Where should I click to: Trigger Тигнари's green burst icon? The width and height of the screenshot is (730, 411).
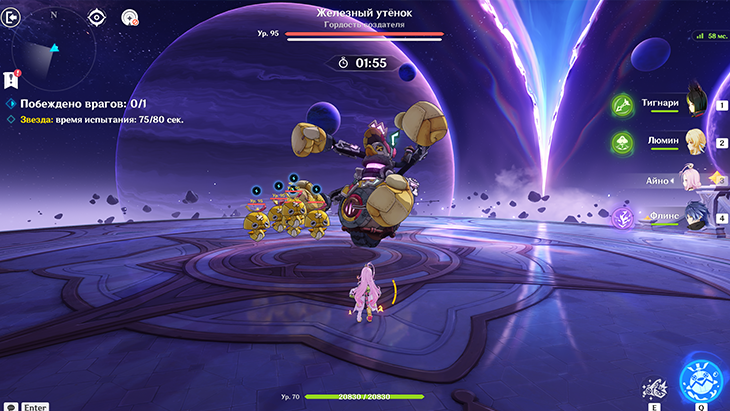[x=621, y=103]
